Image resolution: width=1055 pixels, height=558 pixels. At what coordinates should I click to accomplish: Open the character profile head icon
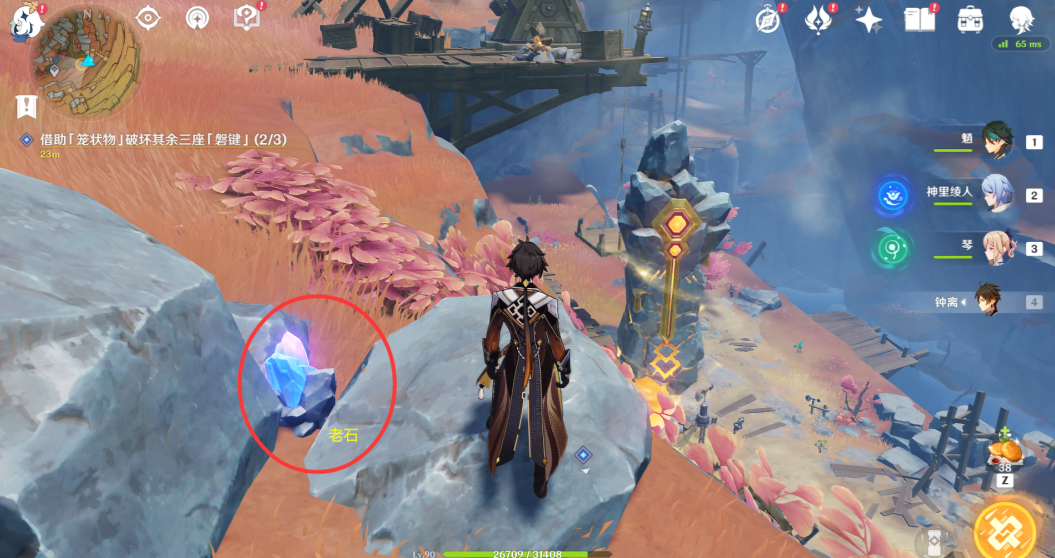click(x=1020, y=19)
